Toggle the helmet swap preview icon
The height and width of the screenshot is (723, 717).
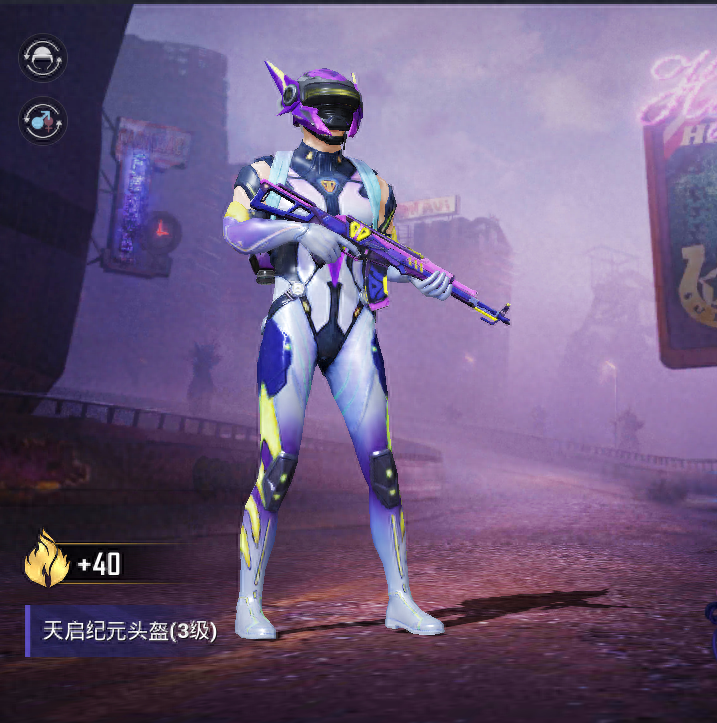(44, 59)
